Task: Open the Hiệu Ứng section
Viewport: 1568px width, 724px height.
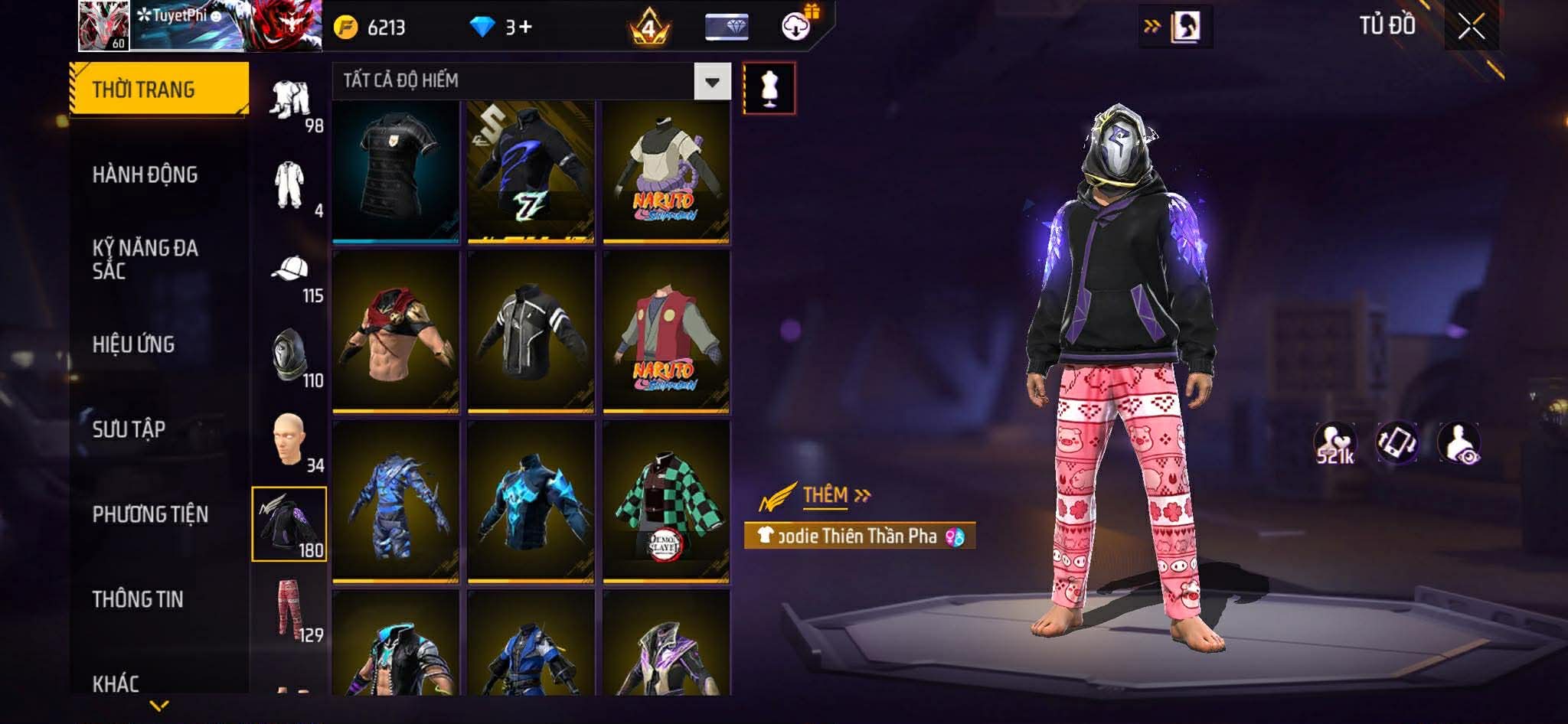Action: 133,344
